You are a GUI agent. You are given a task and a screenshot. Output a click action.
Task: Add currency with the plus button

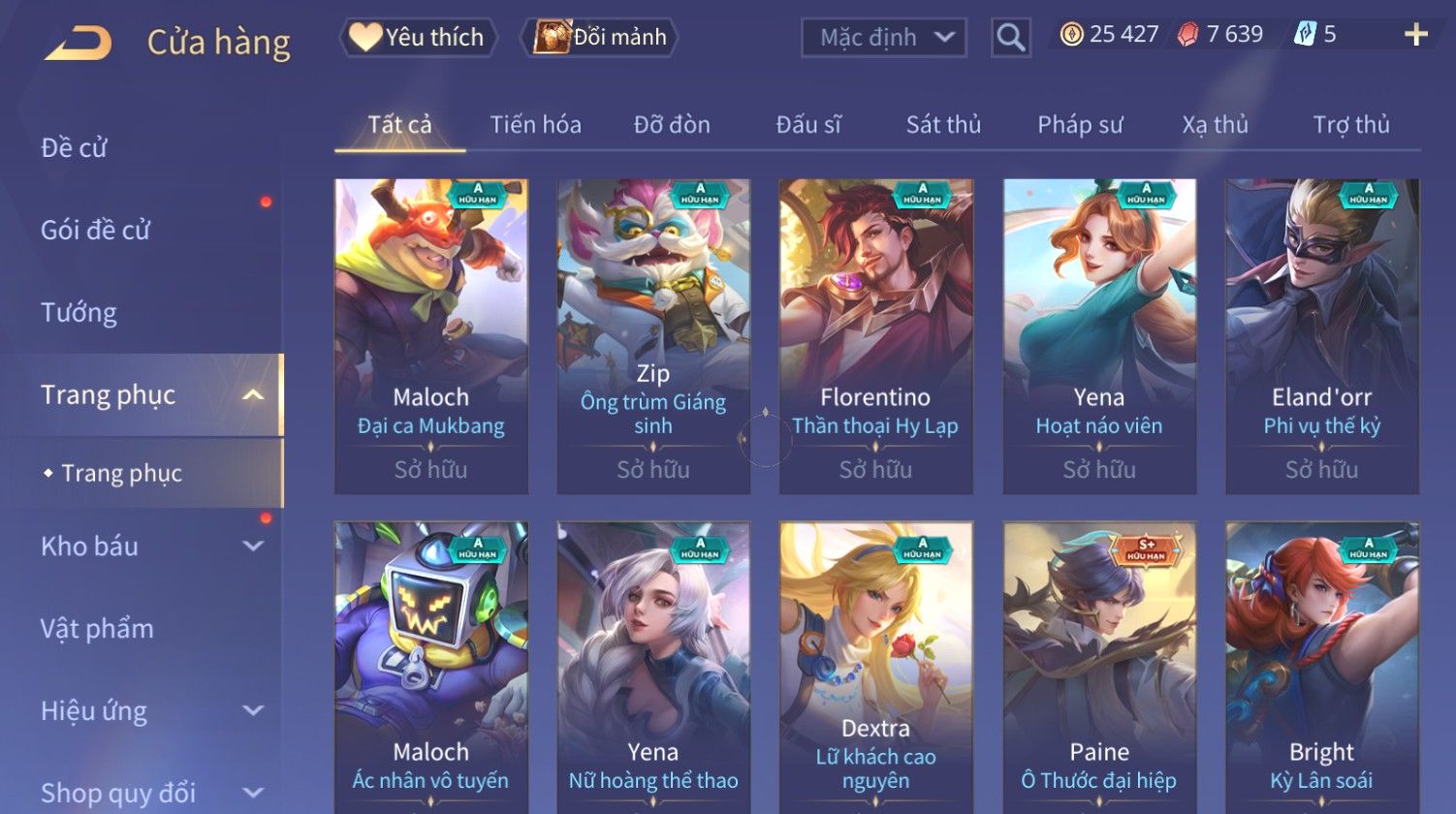pyautogui.click(x=1415, y=35)
